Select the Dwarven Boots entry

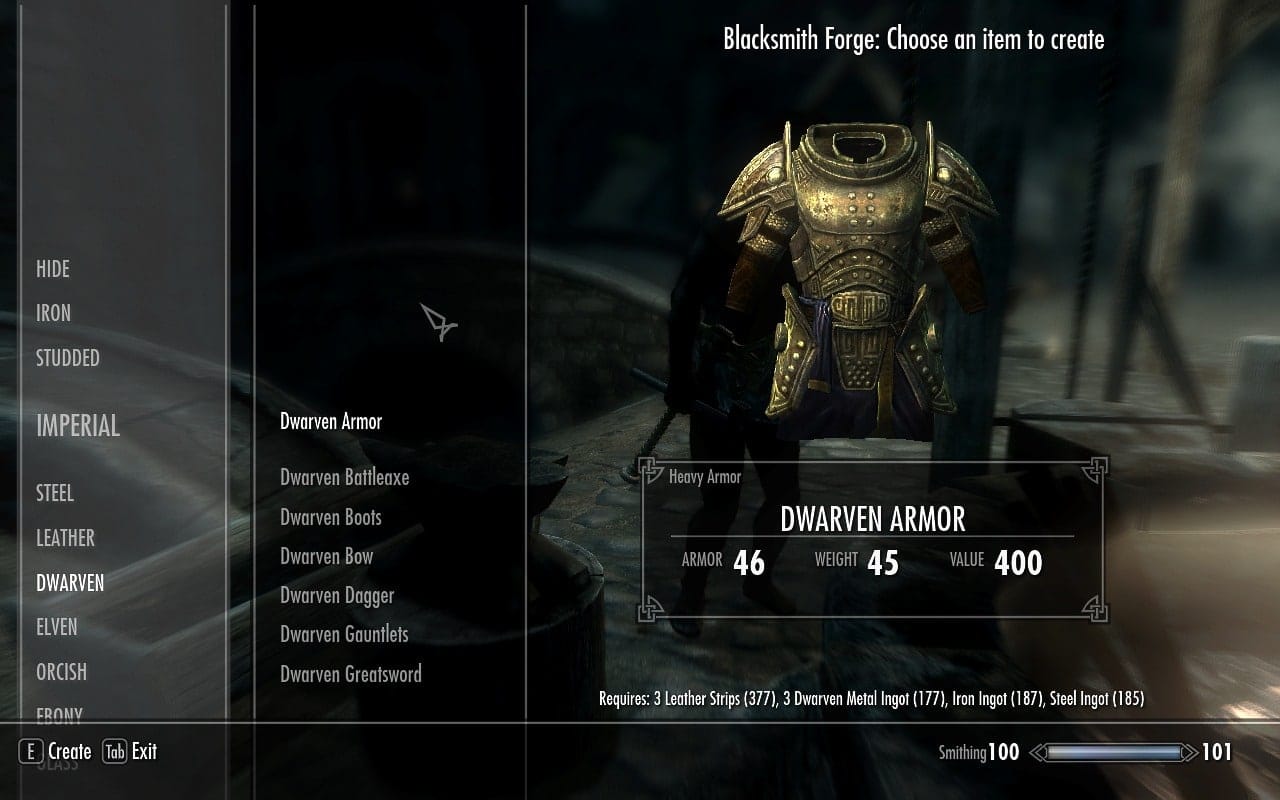pyautogui.click(x=331, y=517)
